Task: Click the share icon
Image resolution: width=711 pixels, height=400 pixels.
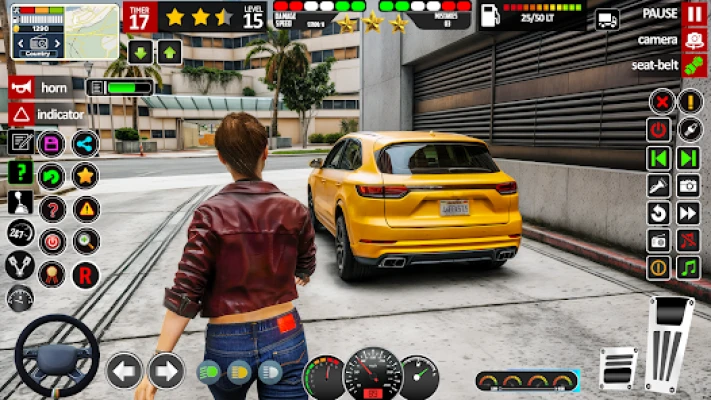Action: point(86,143)
